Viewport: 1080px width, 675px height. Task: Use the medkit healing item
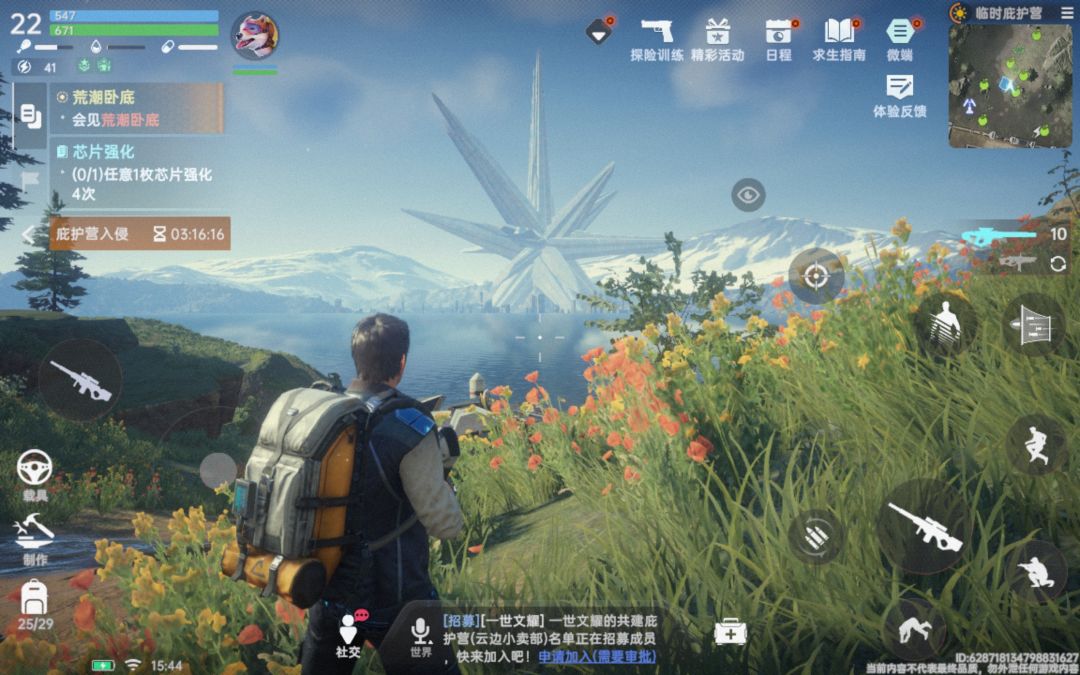[730, 631]
